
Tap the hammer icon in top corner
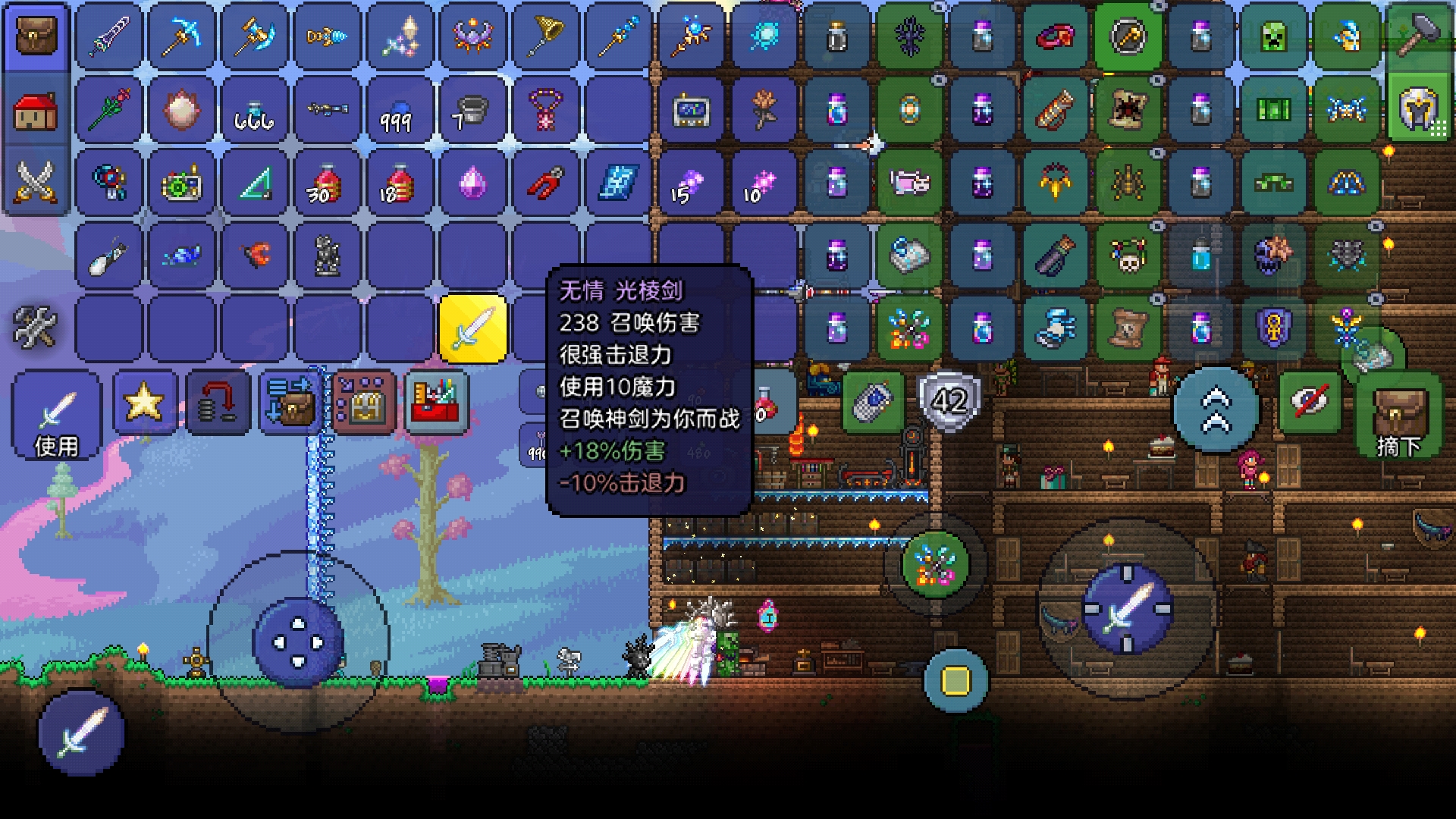click(x=1417, y=34)
